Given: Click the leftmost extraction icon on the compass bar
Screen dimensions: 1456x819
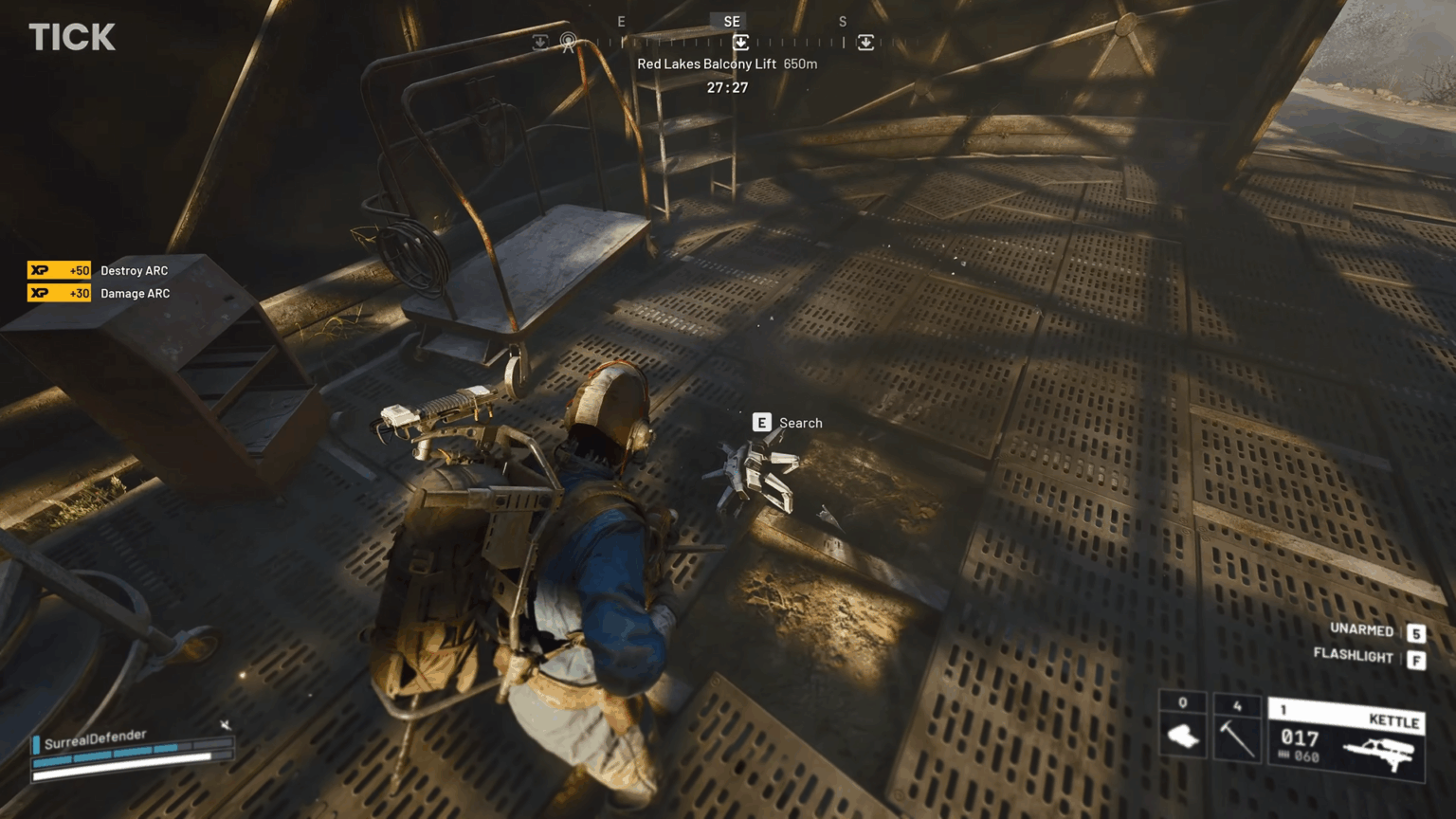Looking at the screenshot, I should [x=538, y=43].
